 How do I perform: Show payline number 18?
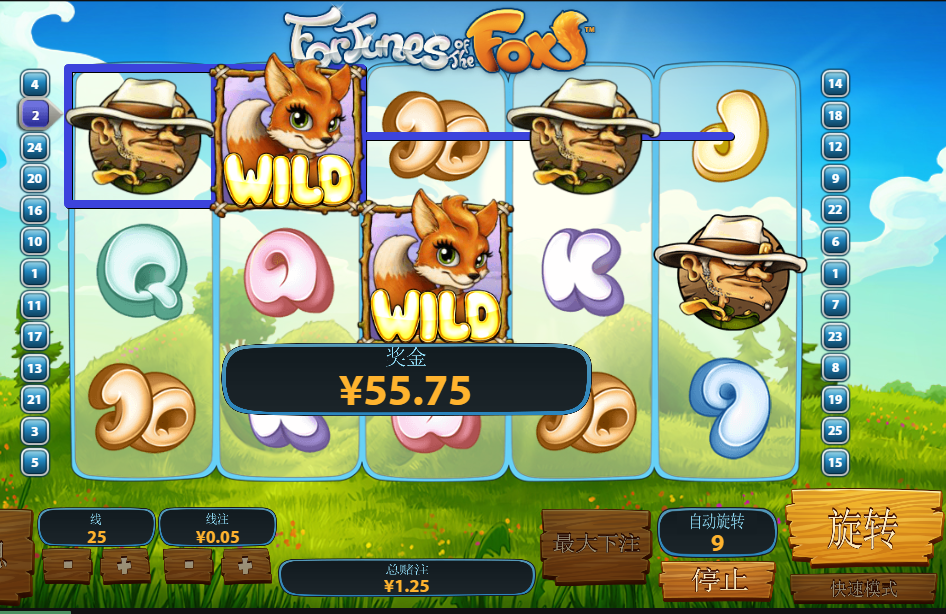pyautogui.click(x=835, y=115)
